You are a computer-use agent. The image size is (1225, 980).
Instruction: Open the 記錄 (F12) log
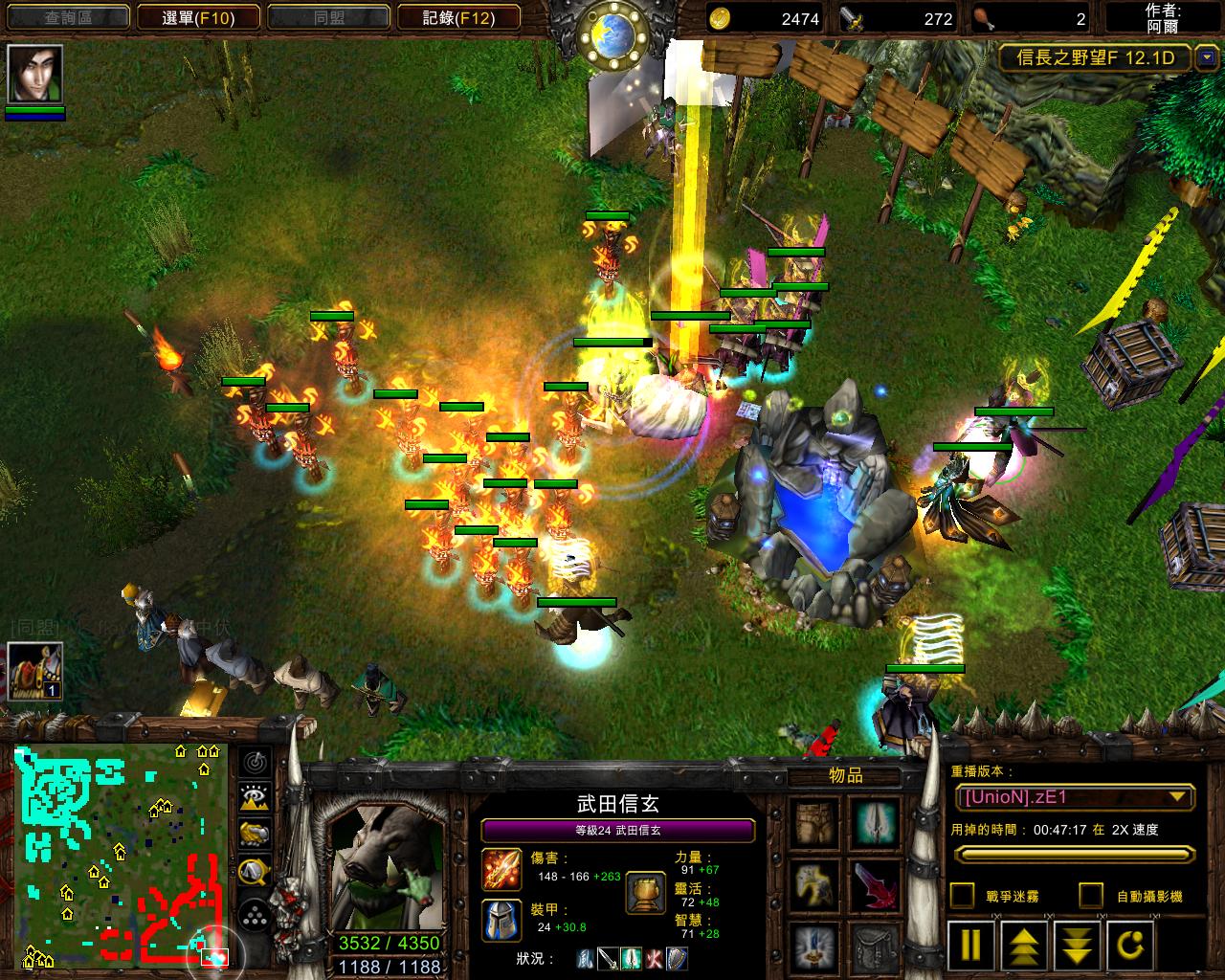[458, 17]
